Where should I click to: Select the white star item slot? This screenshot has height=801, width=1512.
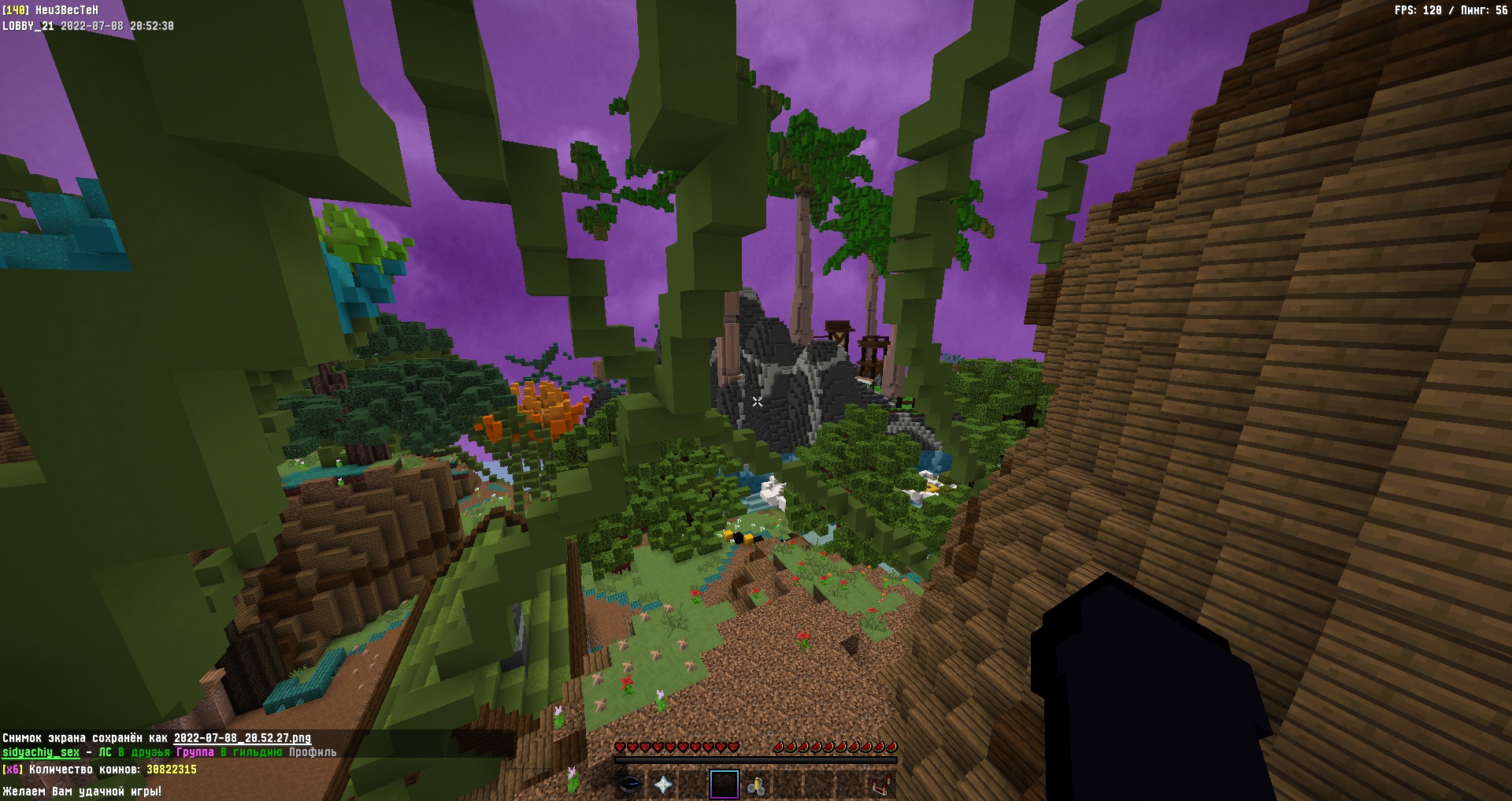pos(664,784)
